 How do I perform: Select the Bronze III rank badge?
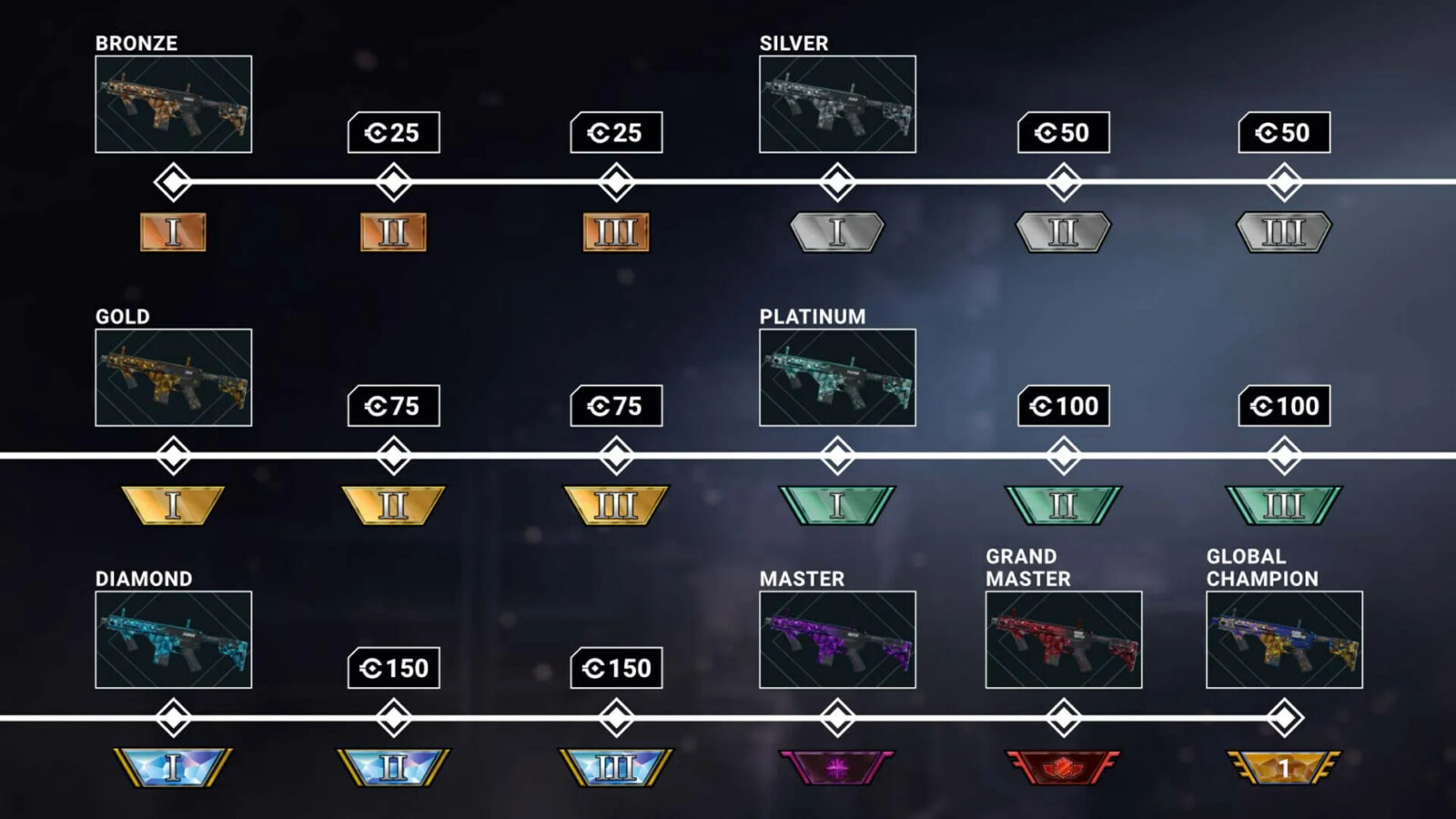coord(616,232)
